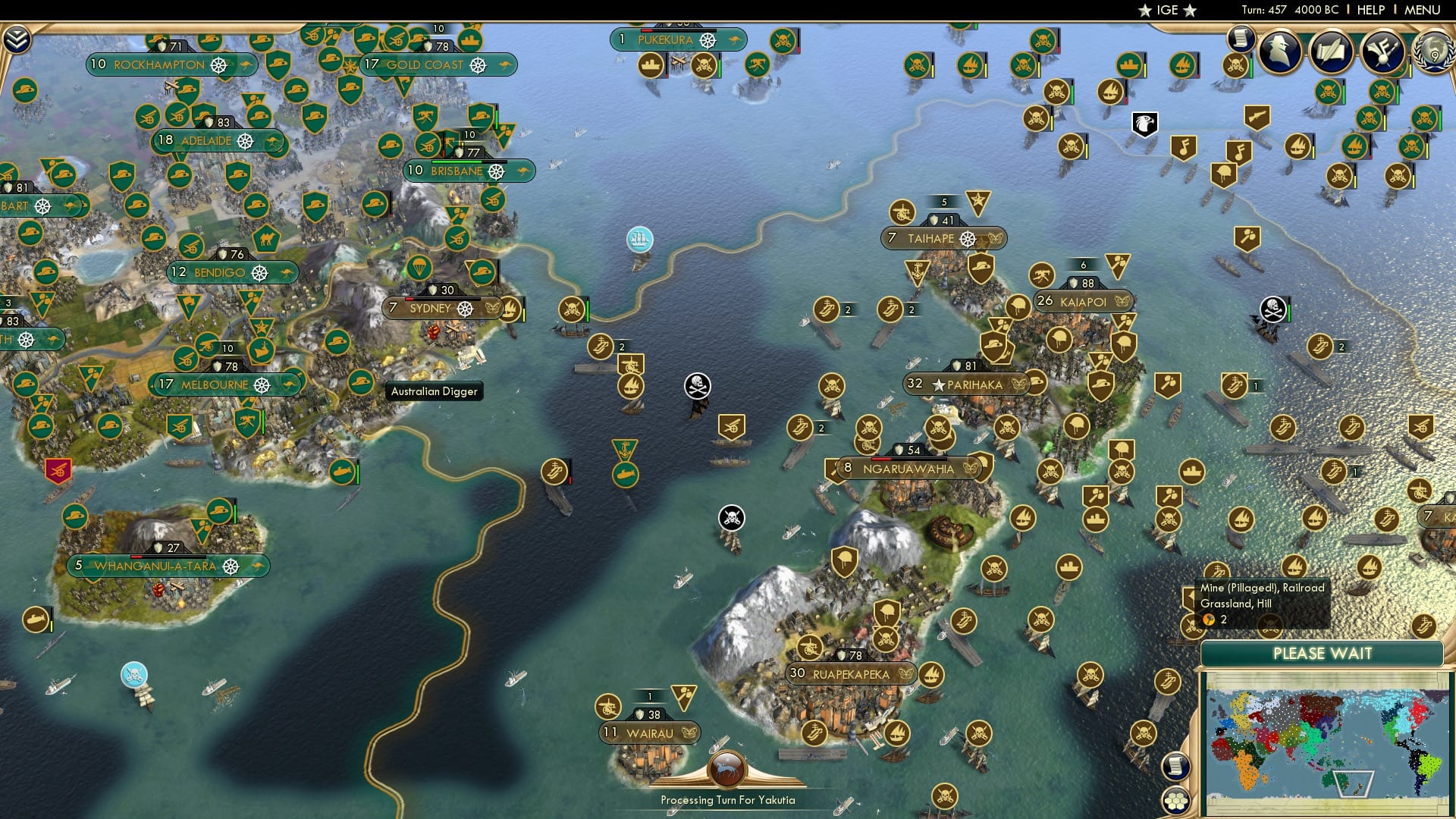Open the World Congress globe showing 9
This screenshot has height=819, width=1456.
click(1434, 55)
